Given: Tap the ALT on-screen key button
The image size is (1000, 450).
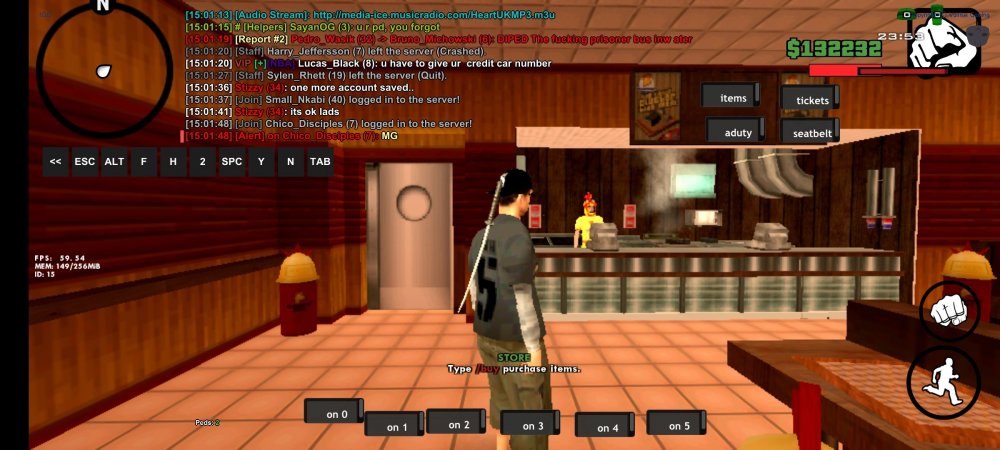Looking at the screenshot, I should click(x=114, y=161).
